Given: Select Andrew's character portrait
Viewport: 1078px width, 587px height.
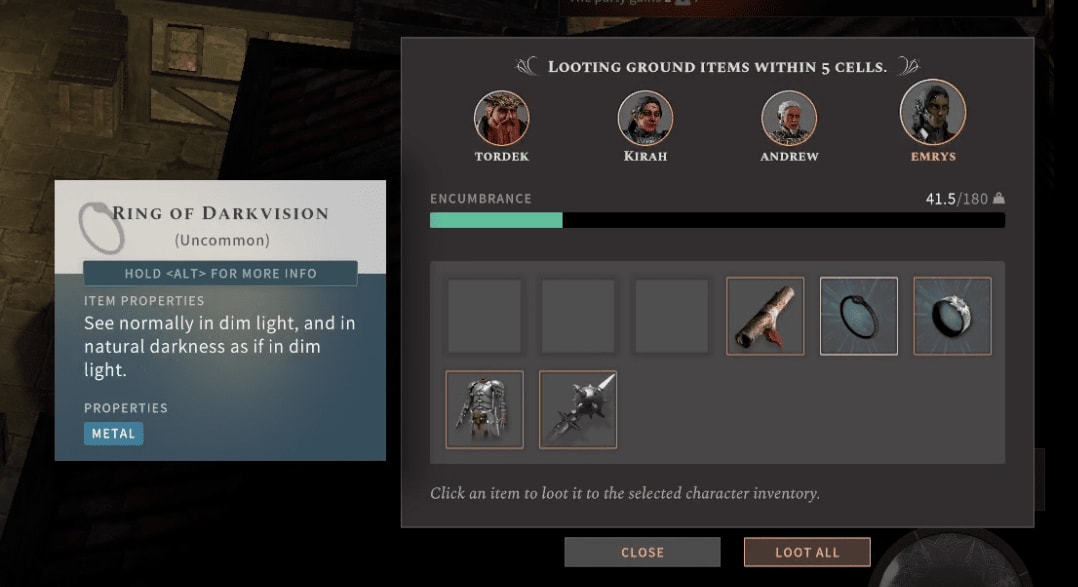Looking at the screenshot, I should point(789,118).
